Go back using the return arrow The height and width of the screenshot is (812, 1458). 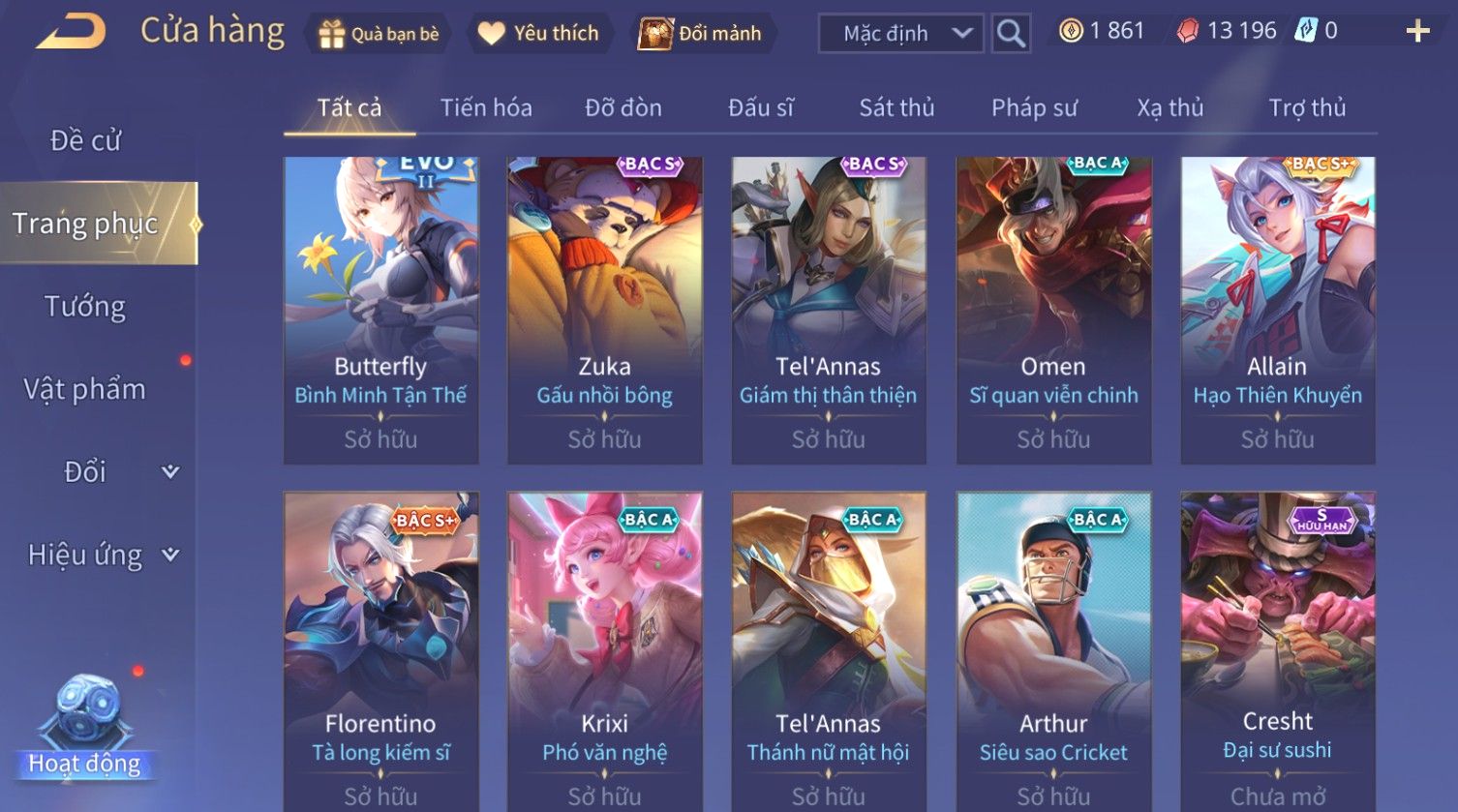click(x=72, y=32)
